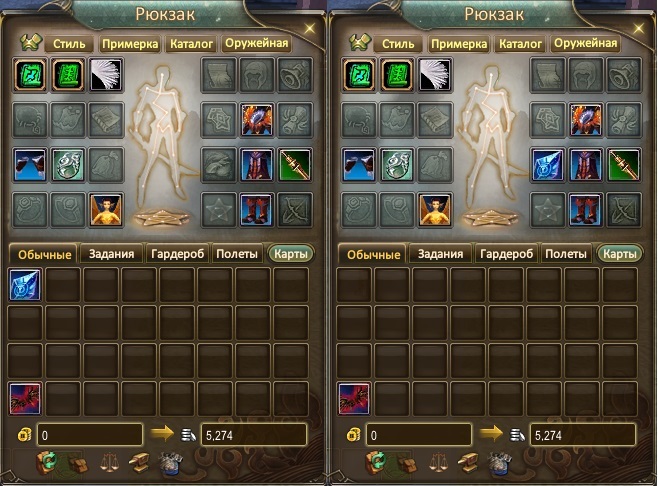Click the Карты button in the right window
Image resolution: width=658 pixels, height=486 pixels.
(620, 254)
